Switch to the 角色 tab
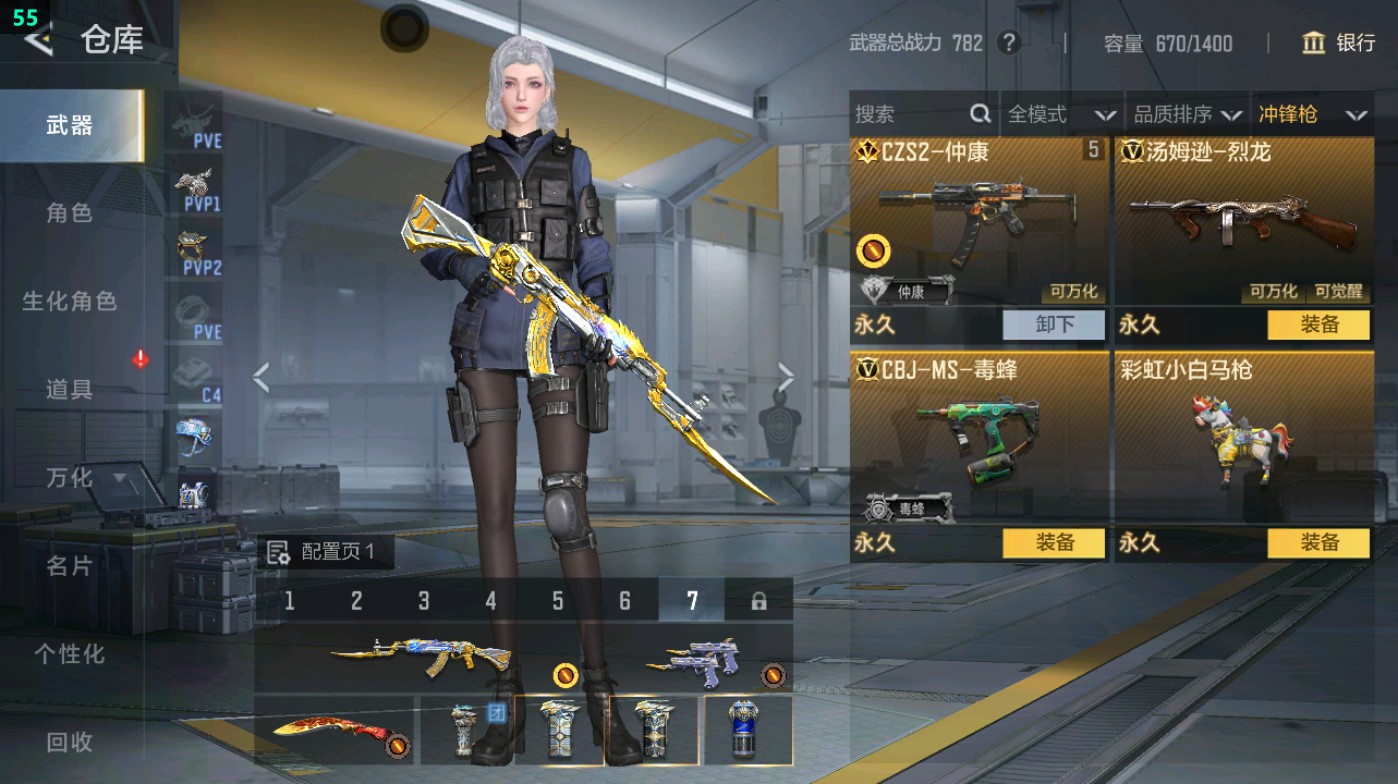Screen dimensions: 1398x784 pos(69,213)
